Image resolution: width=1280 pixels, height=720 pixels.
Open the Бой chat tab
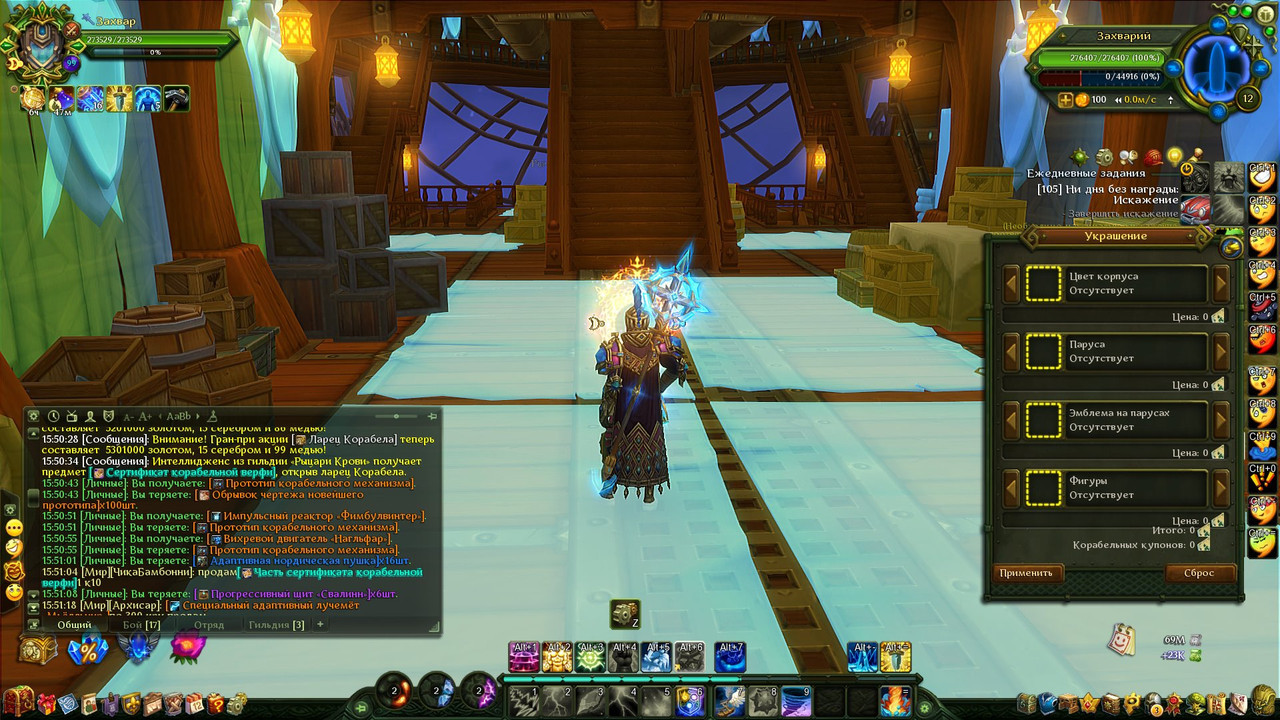140,625
